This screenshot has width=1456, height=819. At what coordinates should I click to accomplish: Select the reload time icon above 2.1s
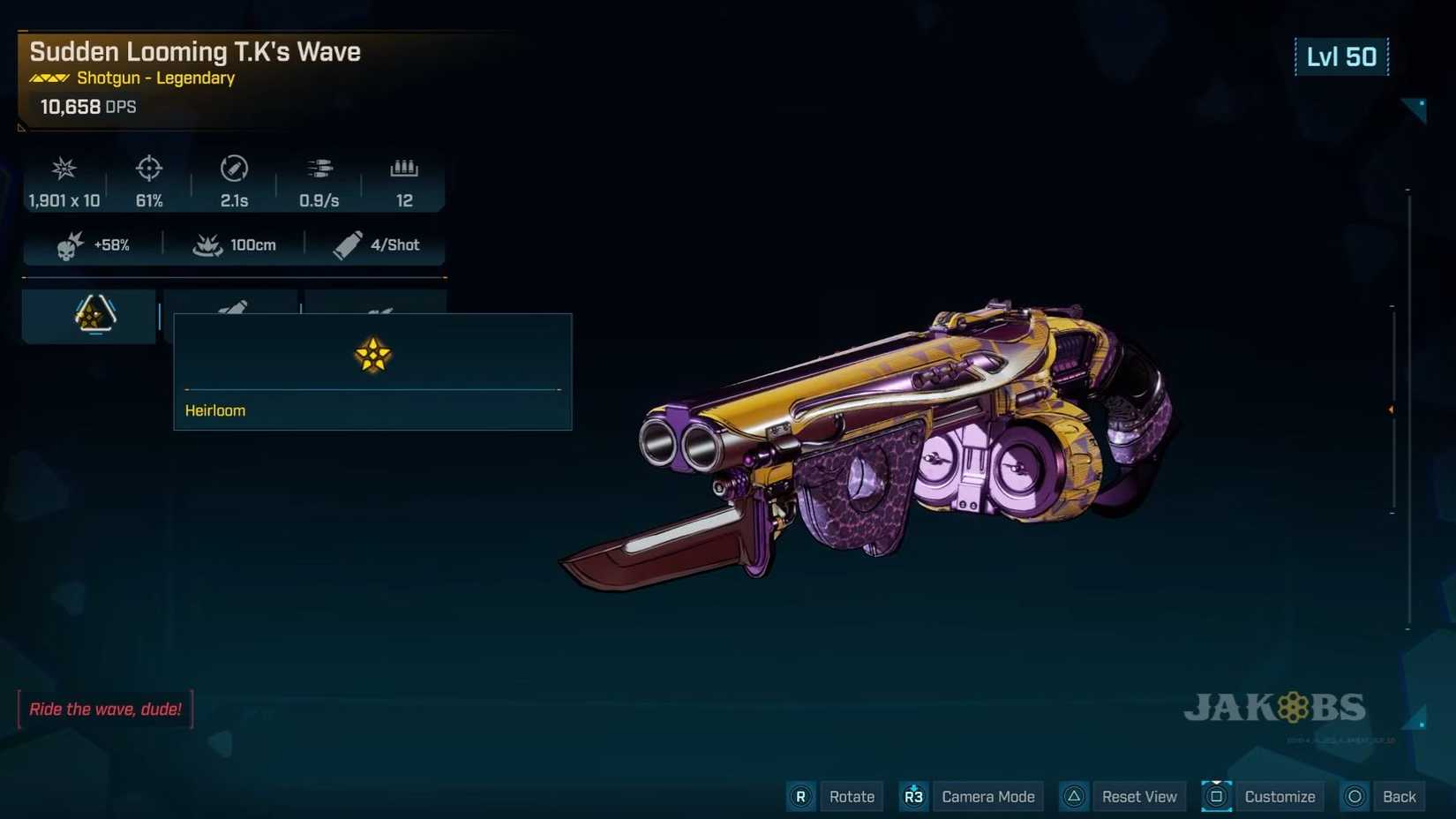pyautogui.click(x=233, y=169)
